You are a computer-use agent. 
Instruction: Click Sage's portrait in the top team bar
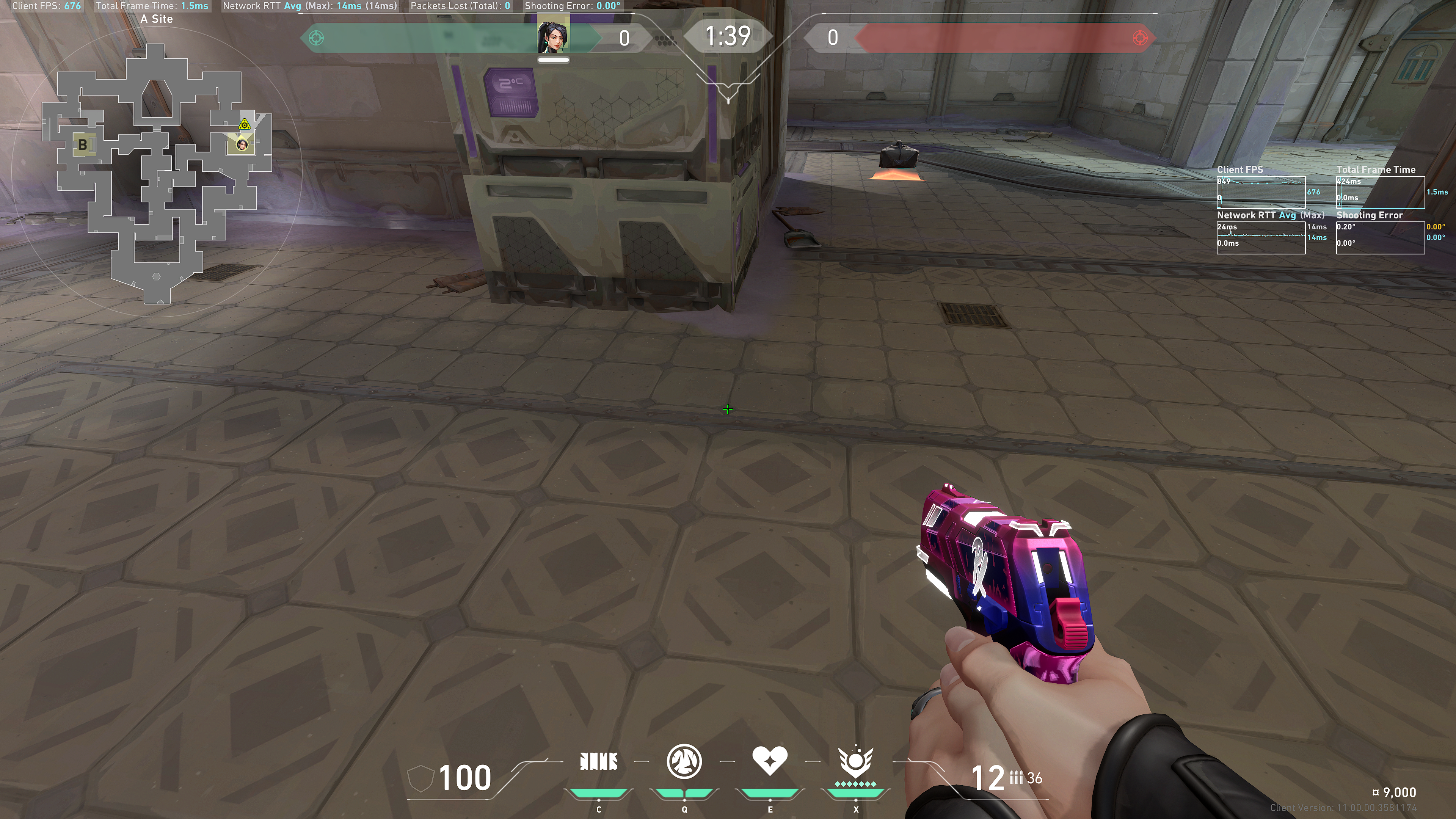[x=553, y=35]
